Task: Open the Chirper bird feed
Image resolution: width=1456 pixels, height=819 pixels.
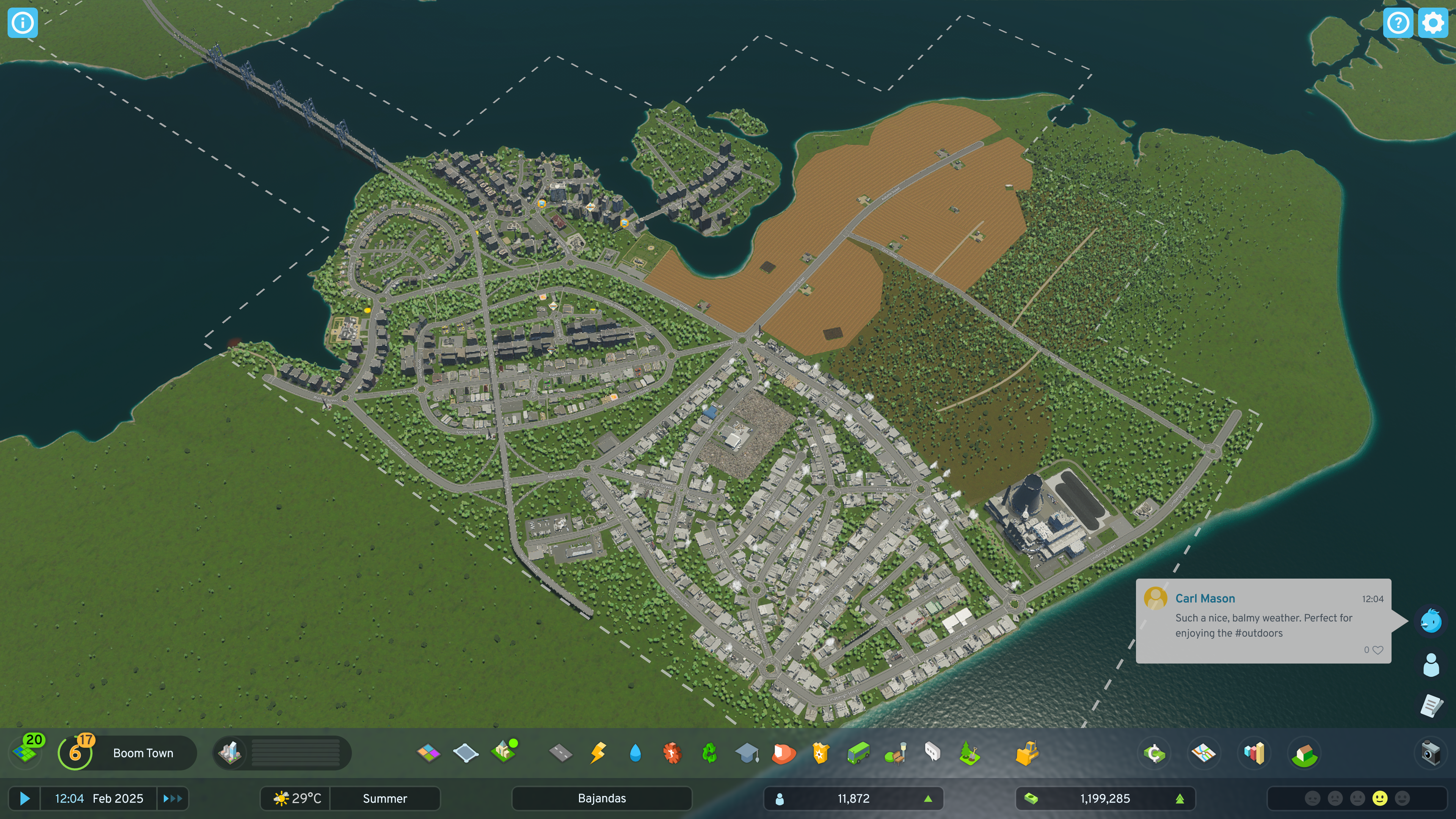Action: coord(1431,621)
